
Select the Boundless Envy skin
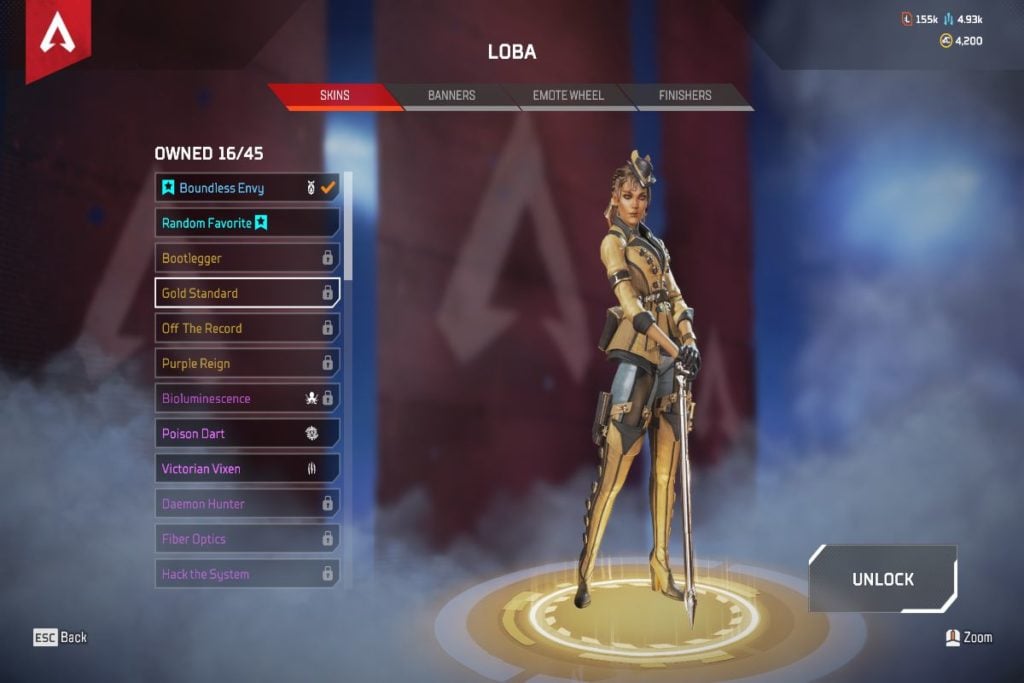[x=247, y=188]
